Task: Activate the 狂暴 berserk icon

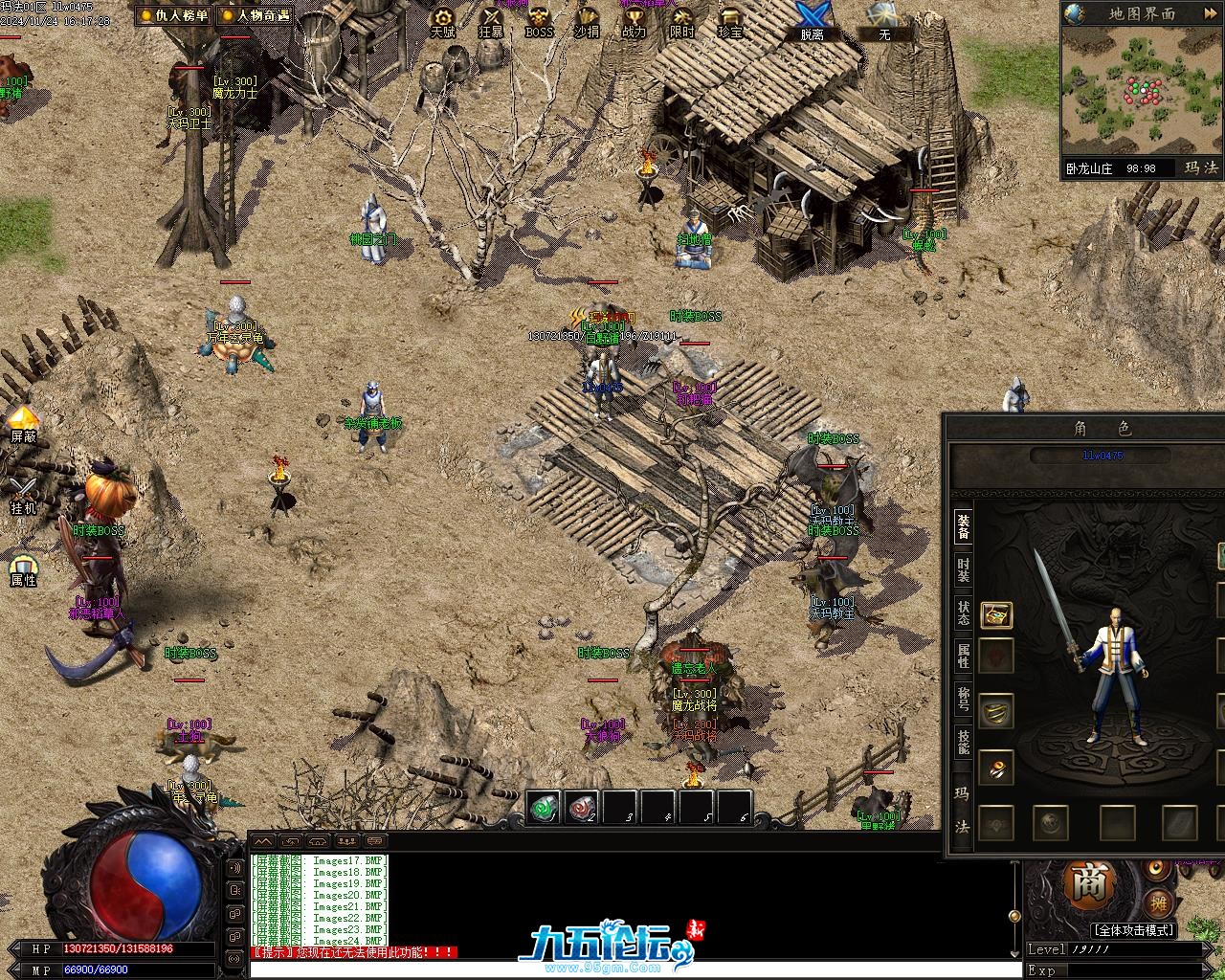Action: click(x=491, y=21)
